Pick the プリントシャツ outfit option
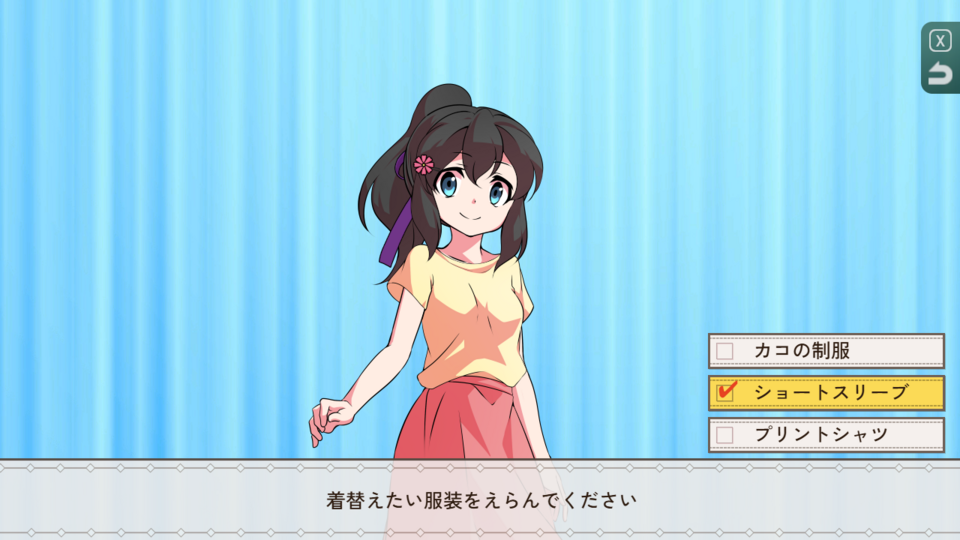 coord(826,435)
